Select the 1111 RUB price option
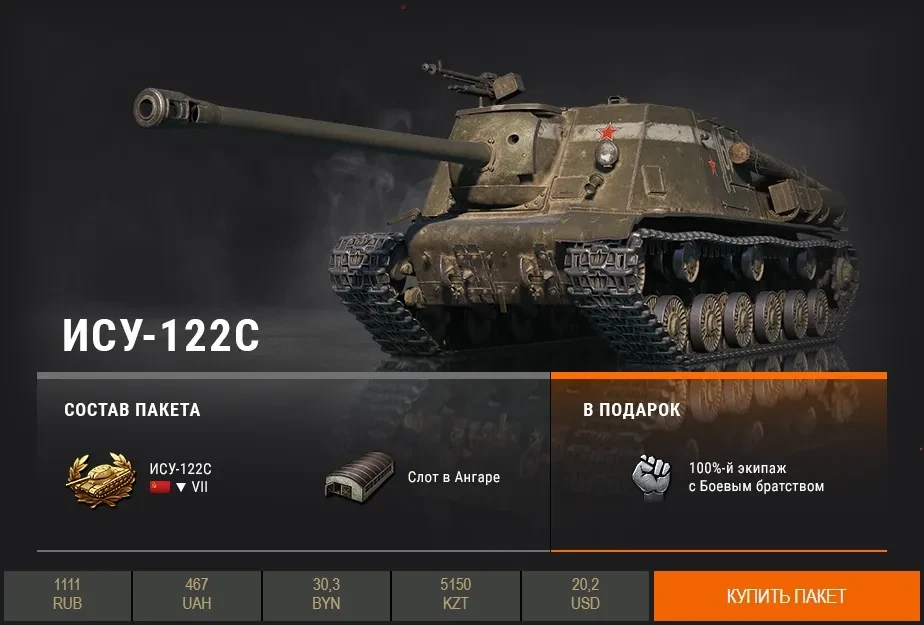The width and height of the screenshot is (924, 625). pyautogui.click(x=67, y=596)
